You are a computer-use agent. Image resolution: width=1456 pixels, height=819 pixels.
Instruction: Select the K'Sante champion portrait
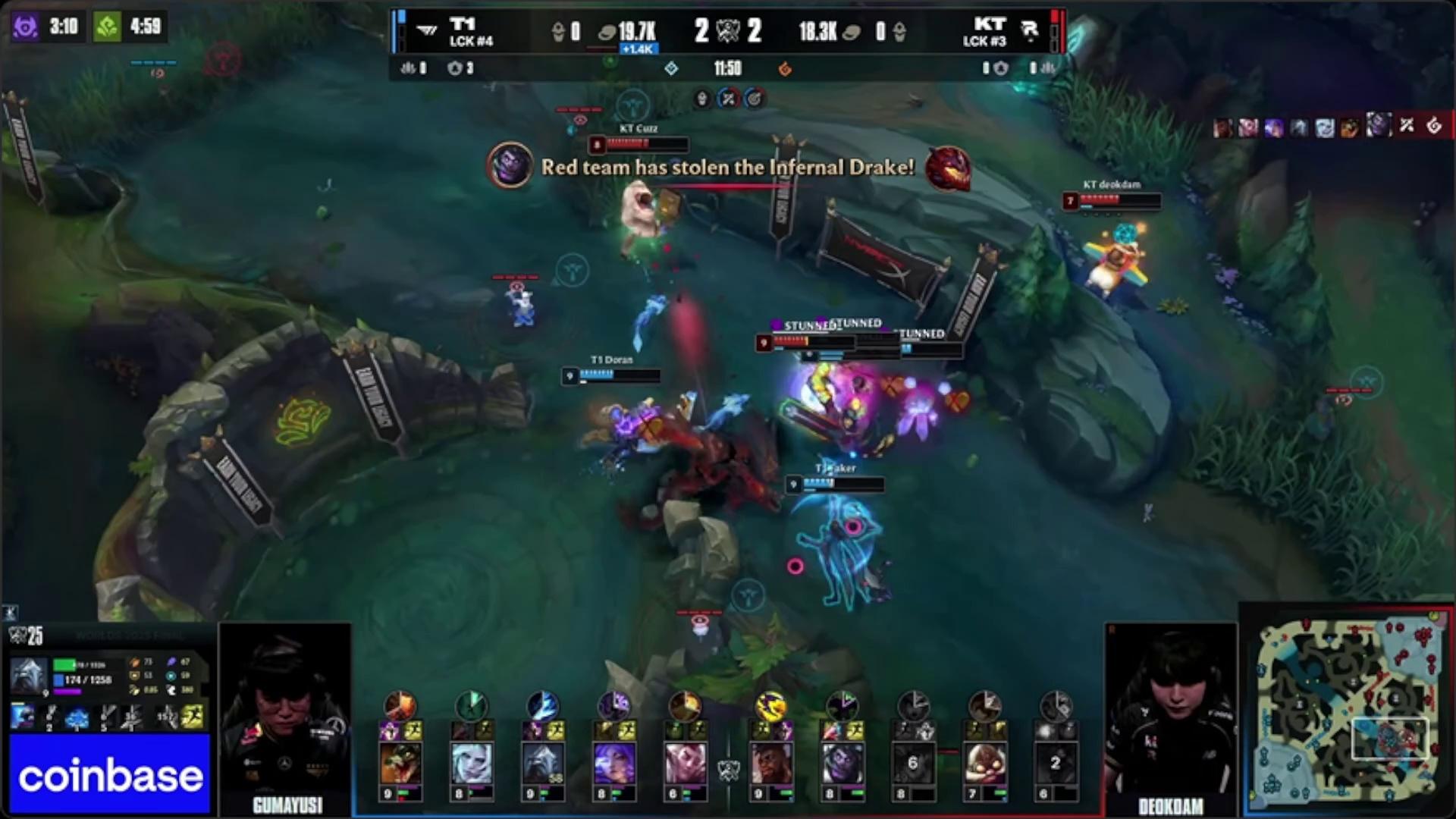coord(770,762)
